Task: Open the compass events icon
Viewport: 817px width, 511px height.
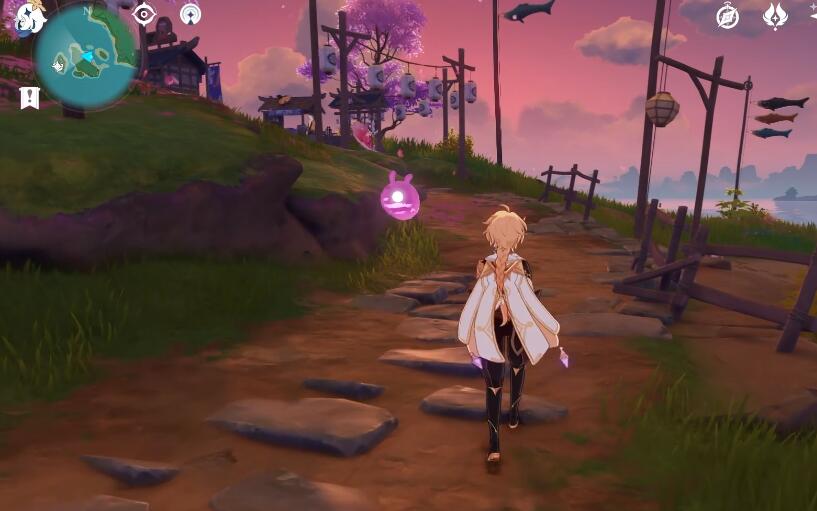Action: coord(727,16)
